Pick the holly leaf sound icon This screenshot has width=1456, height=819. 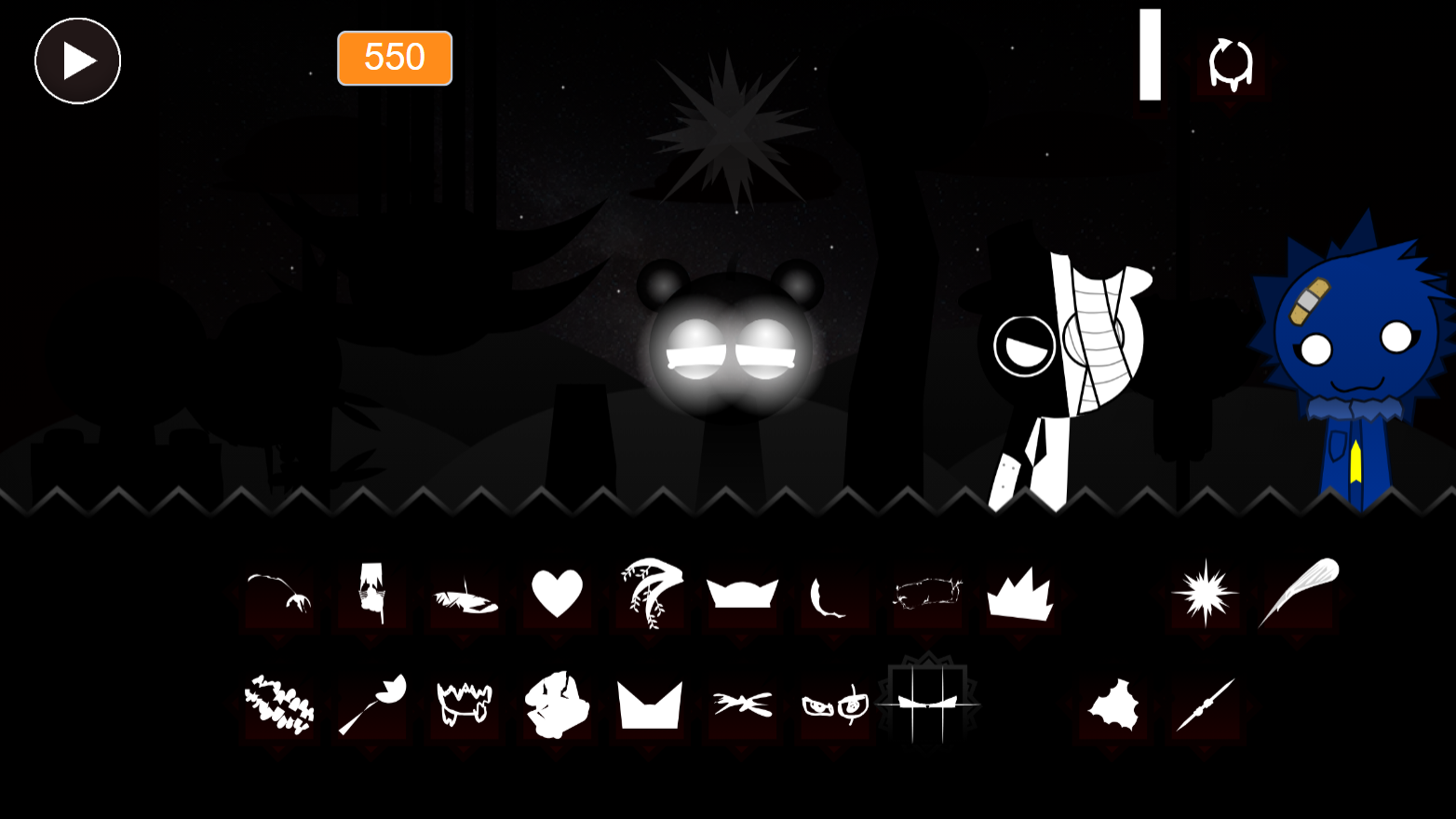coord(1112,705)
